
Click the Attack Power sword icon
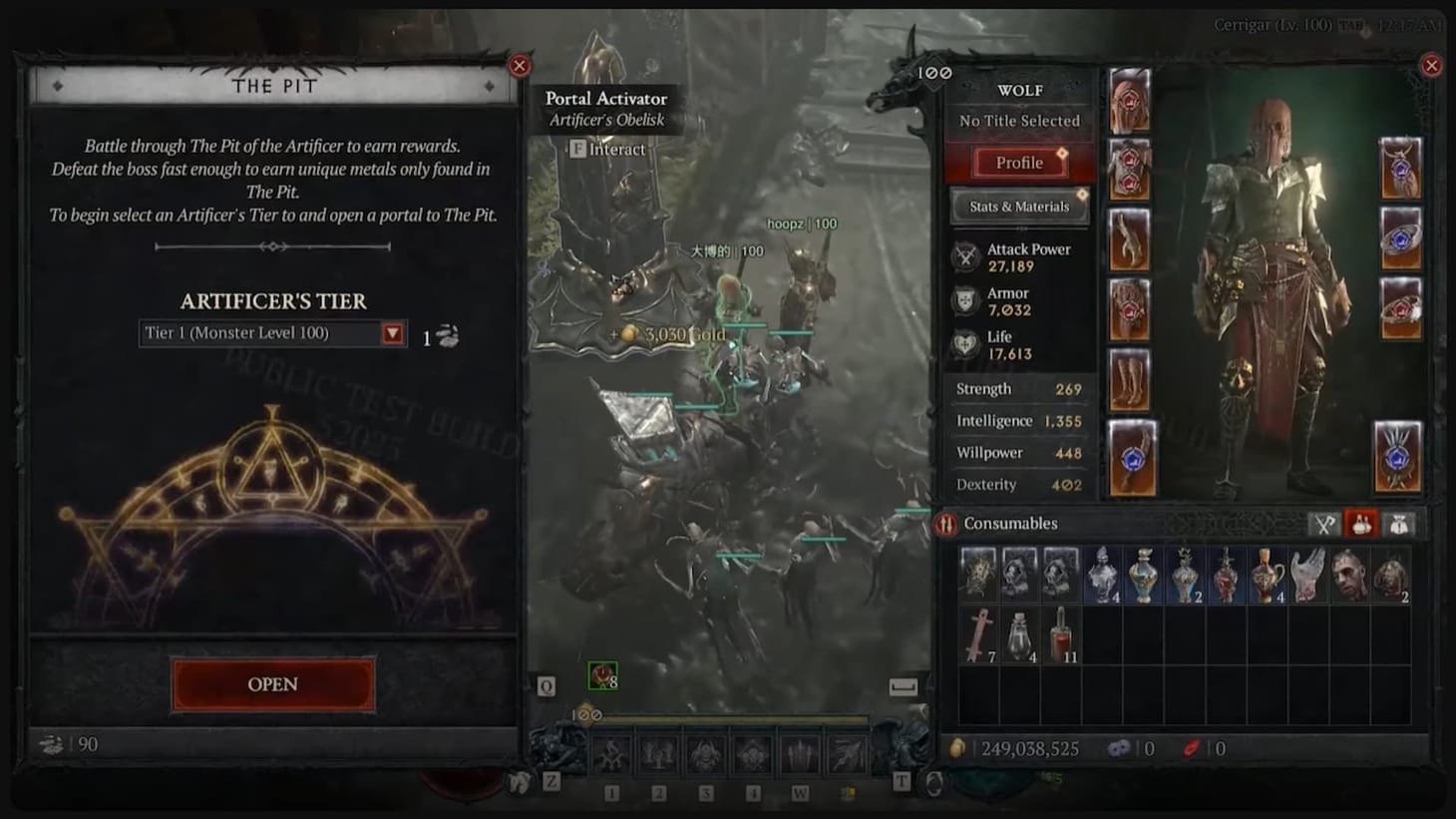pos(964,256)
